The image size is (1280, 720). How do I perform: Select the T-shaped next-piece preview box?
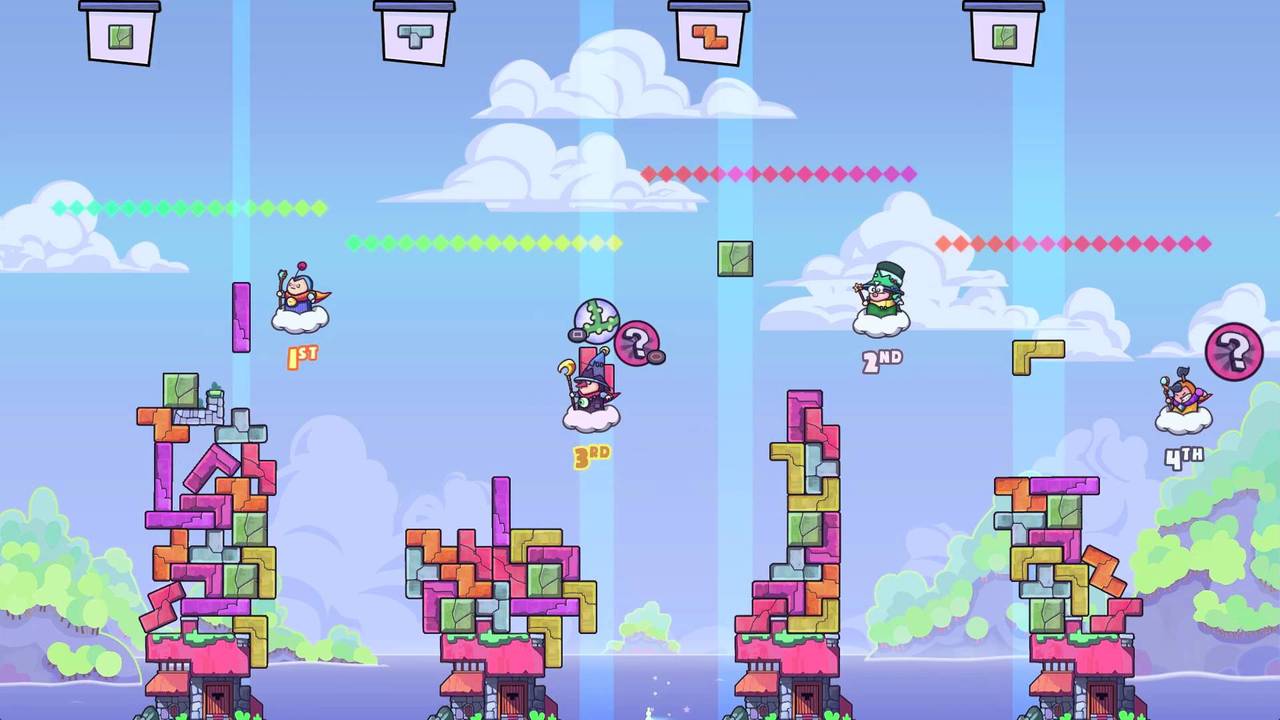[413, 36]
